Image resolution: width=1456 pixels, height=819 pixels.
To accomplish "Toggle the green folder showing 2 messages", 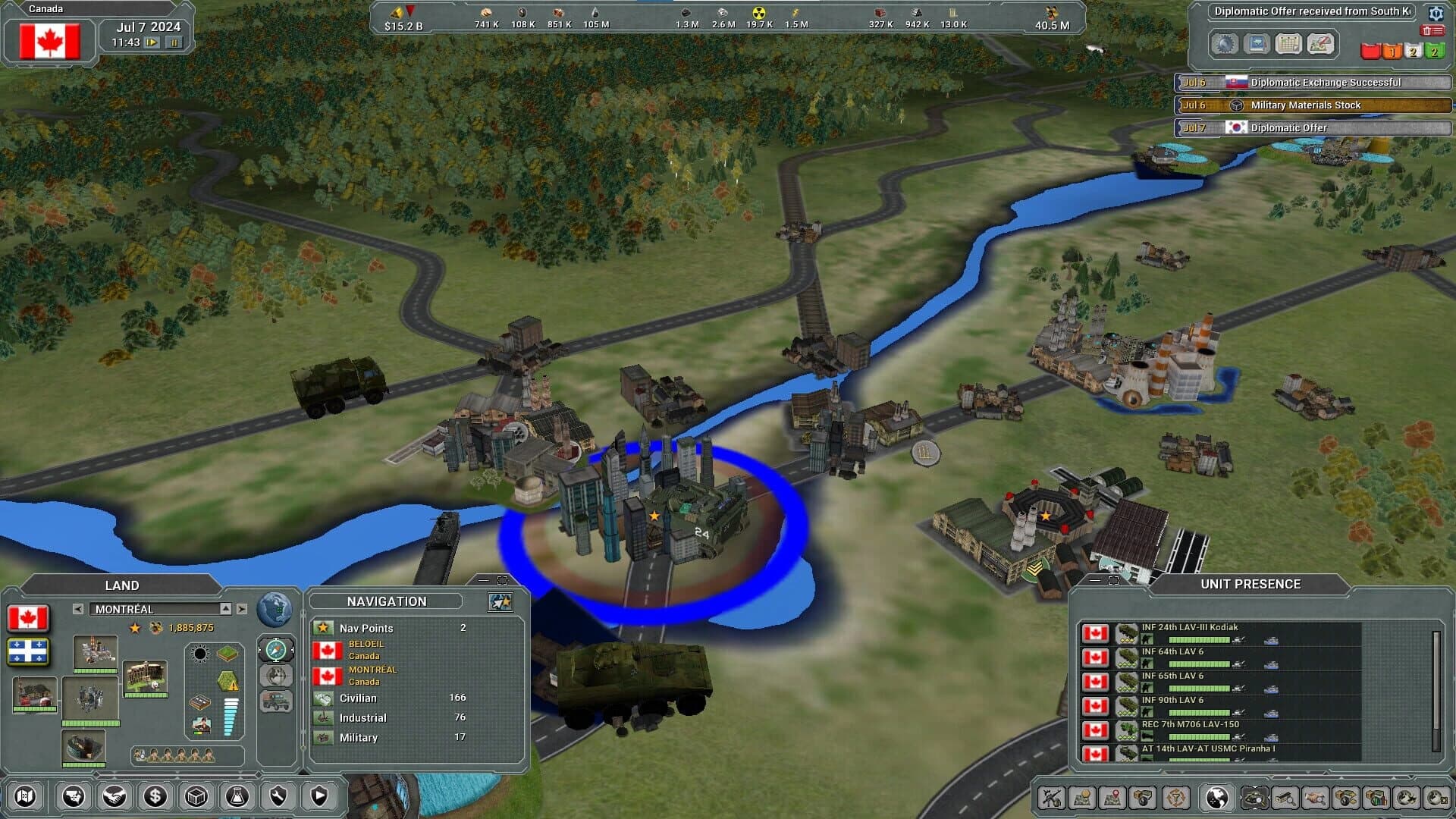I will [x=1435, y=51].
